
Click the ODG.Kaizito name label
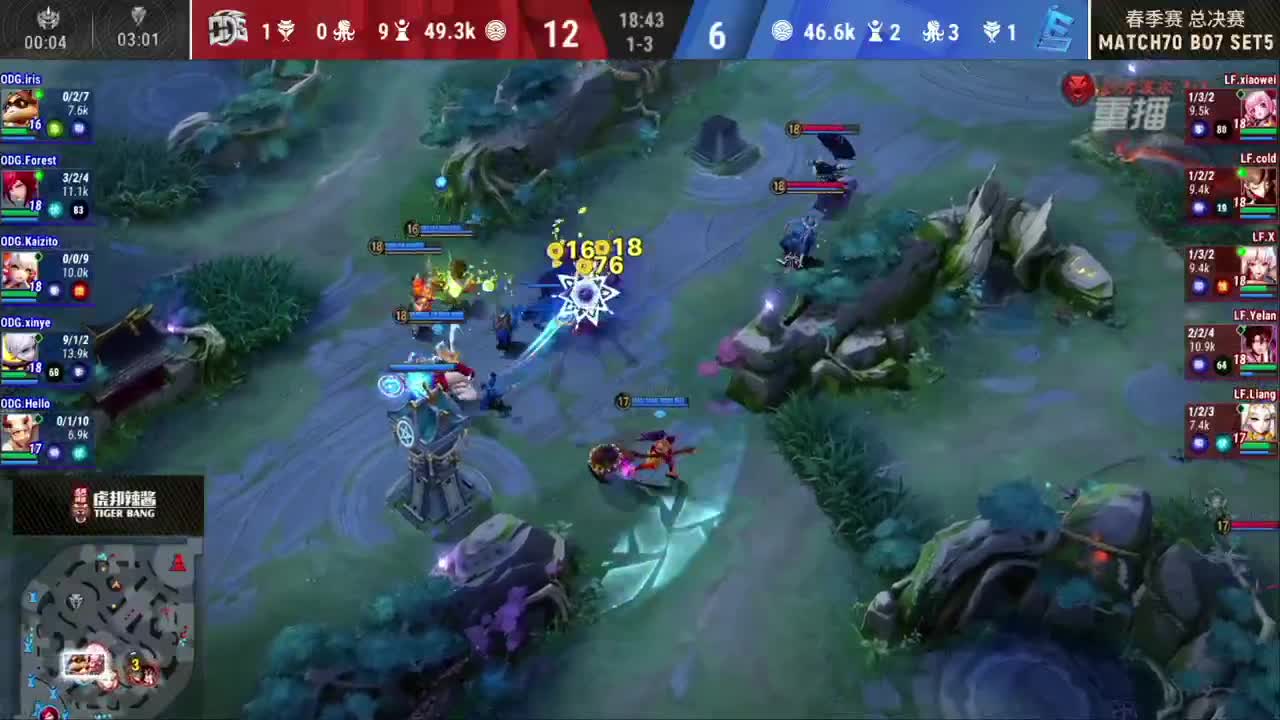[x=27, y=241]
